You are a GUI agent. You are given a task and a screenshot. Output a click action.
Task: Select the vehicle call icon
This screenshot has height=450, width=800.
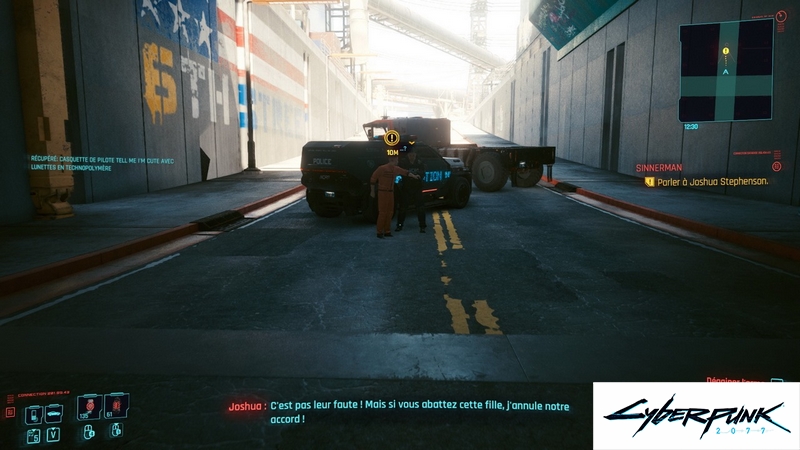[x=54, y=413]
